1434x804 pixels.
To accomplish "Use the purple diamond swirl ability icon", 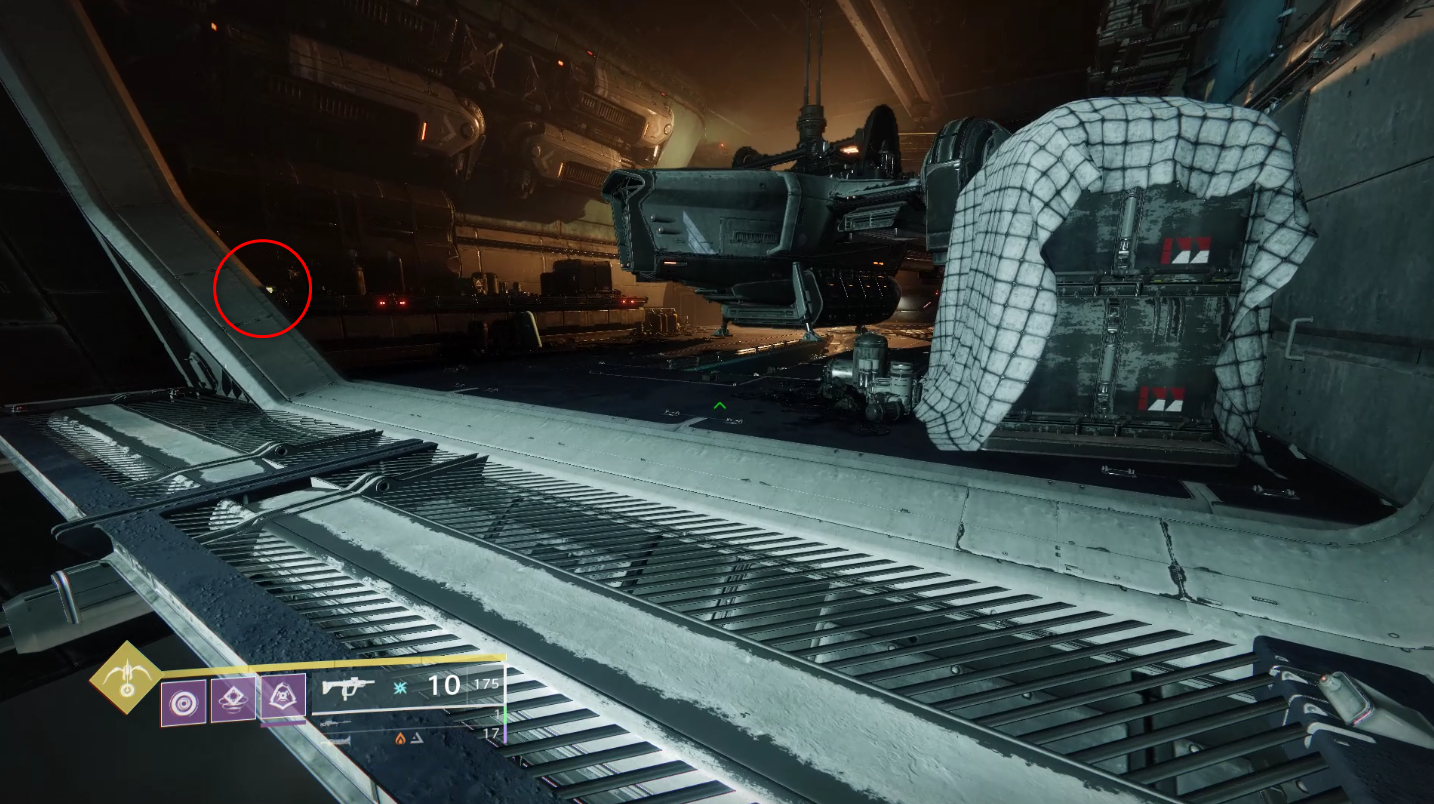I will coord(232,700).
